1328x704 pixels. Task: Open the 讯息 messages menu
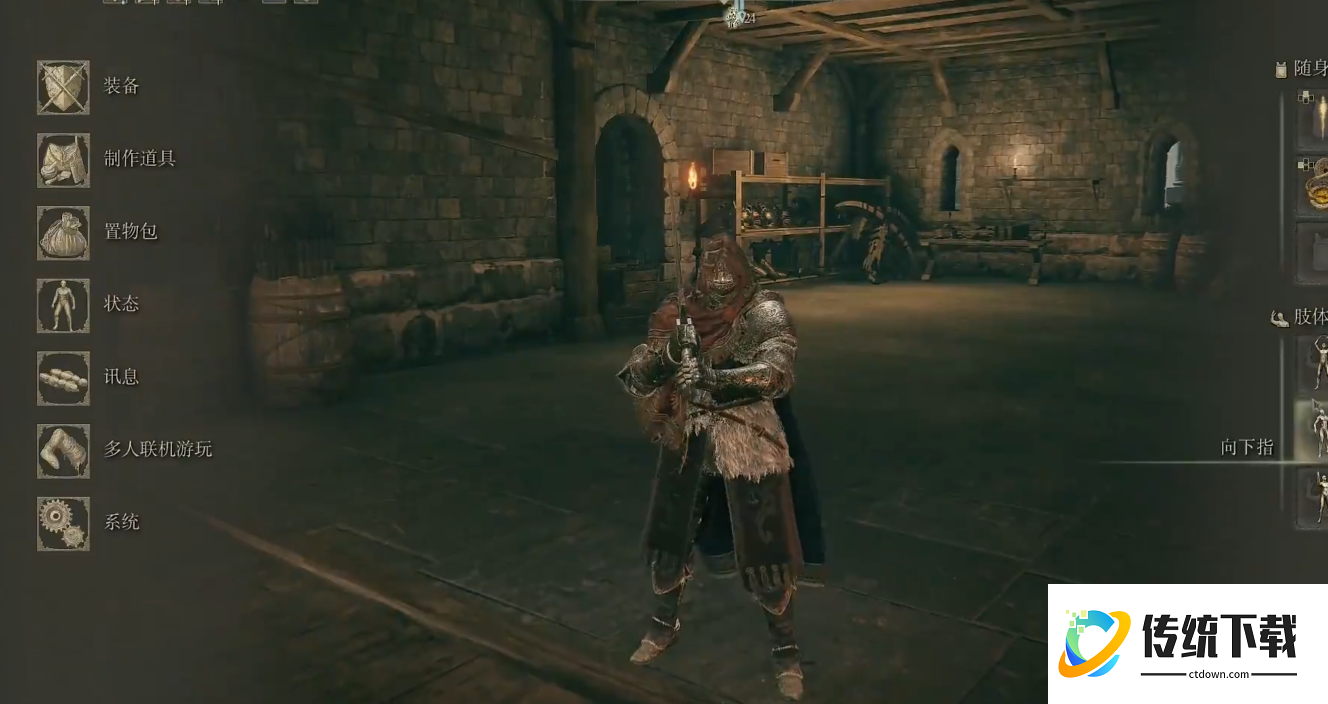click(64, 378)
